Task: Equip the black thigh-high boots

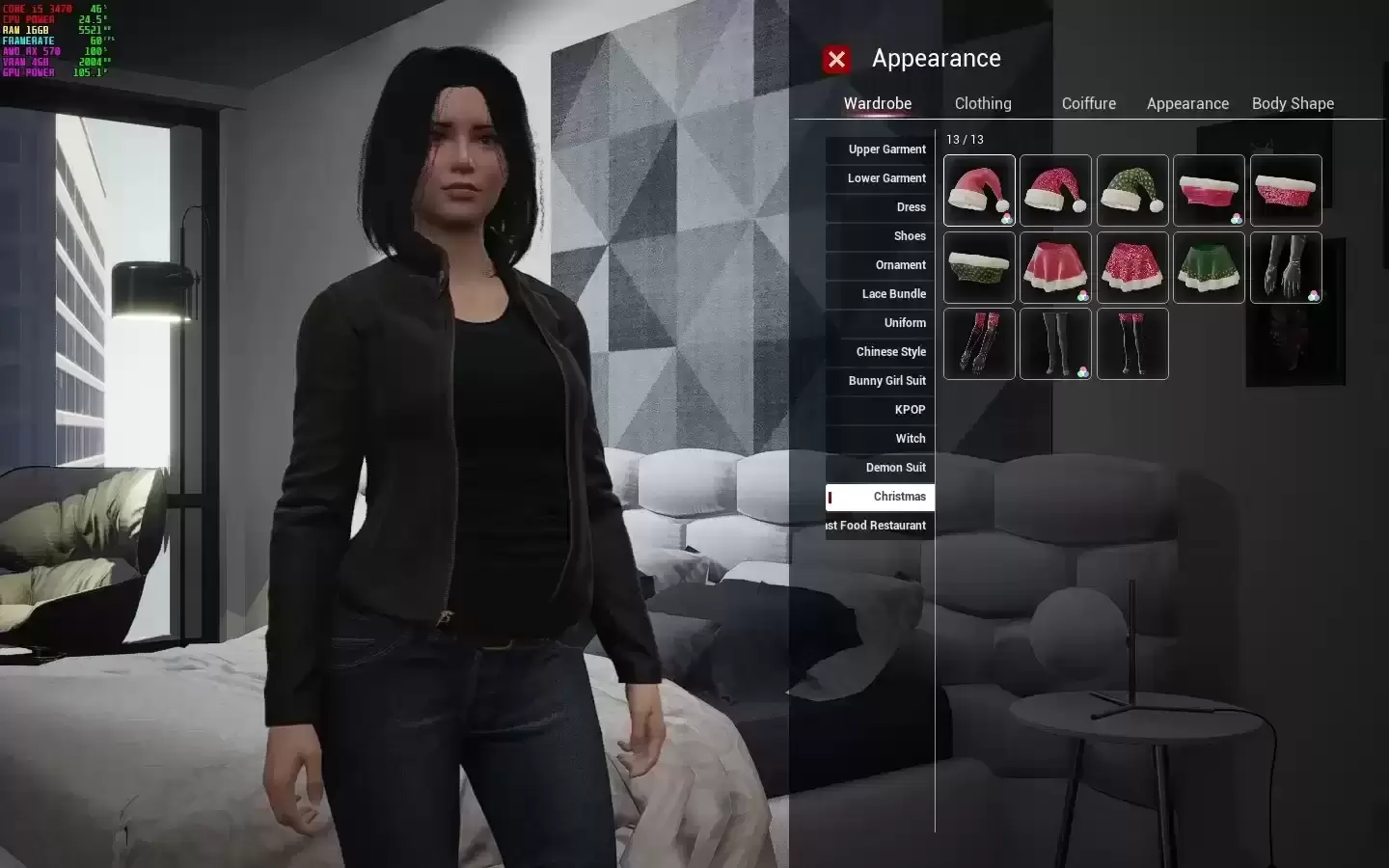Action: coord(1055,344)
